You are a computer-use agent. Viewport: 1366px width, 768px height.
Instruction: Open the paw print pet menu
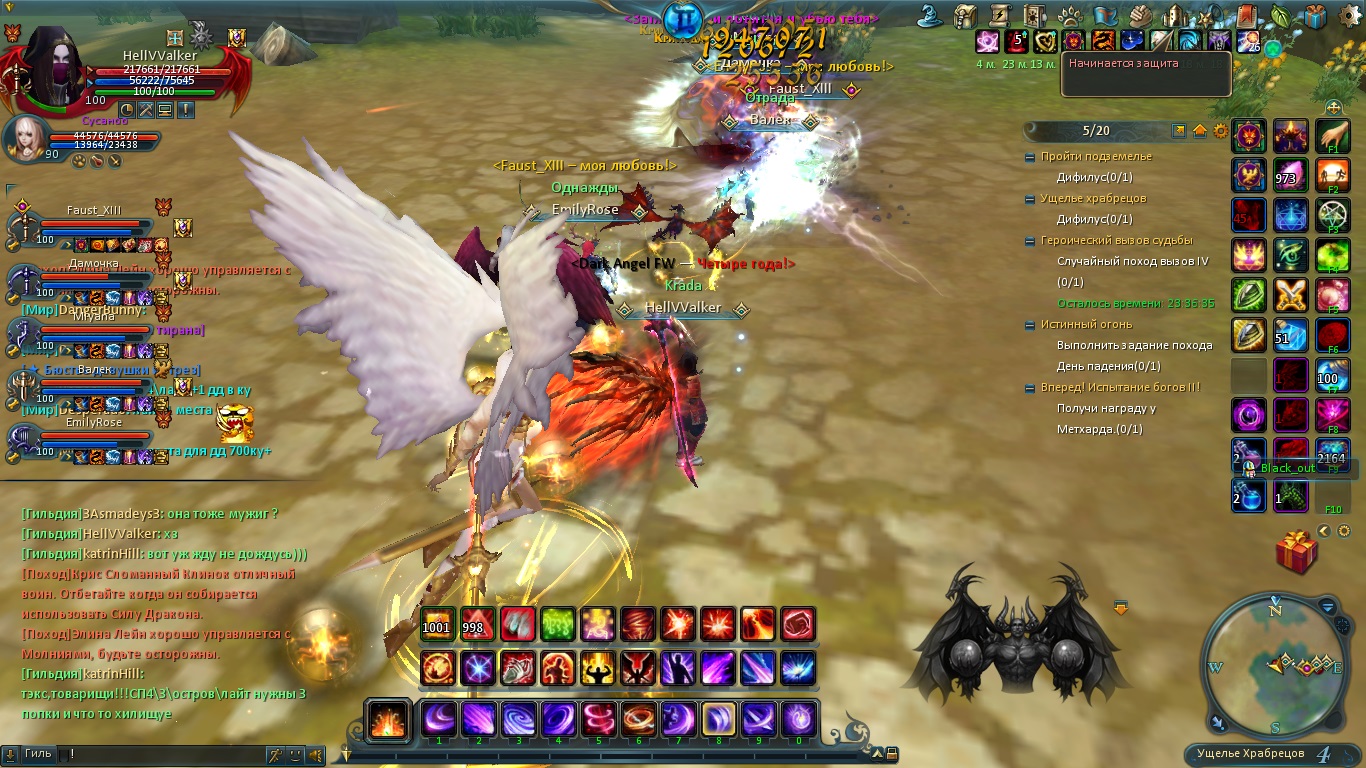pyautogui.click(x=1069, y=16)
